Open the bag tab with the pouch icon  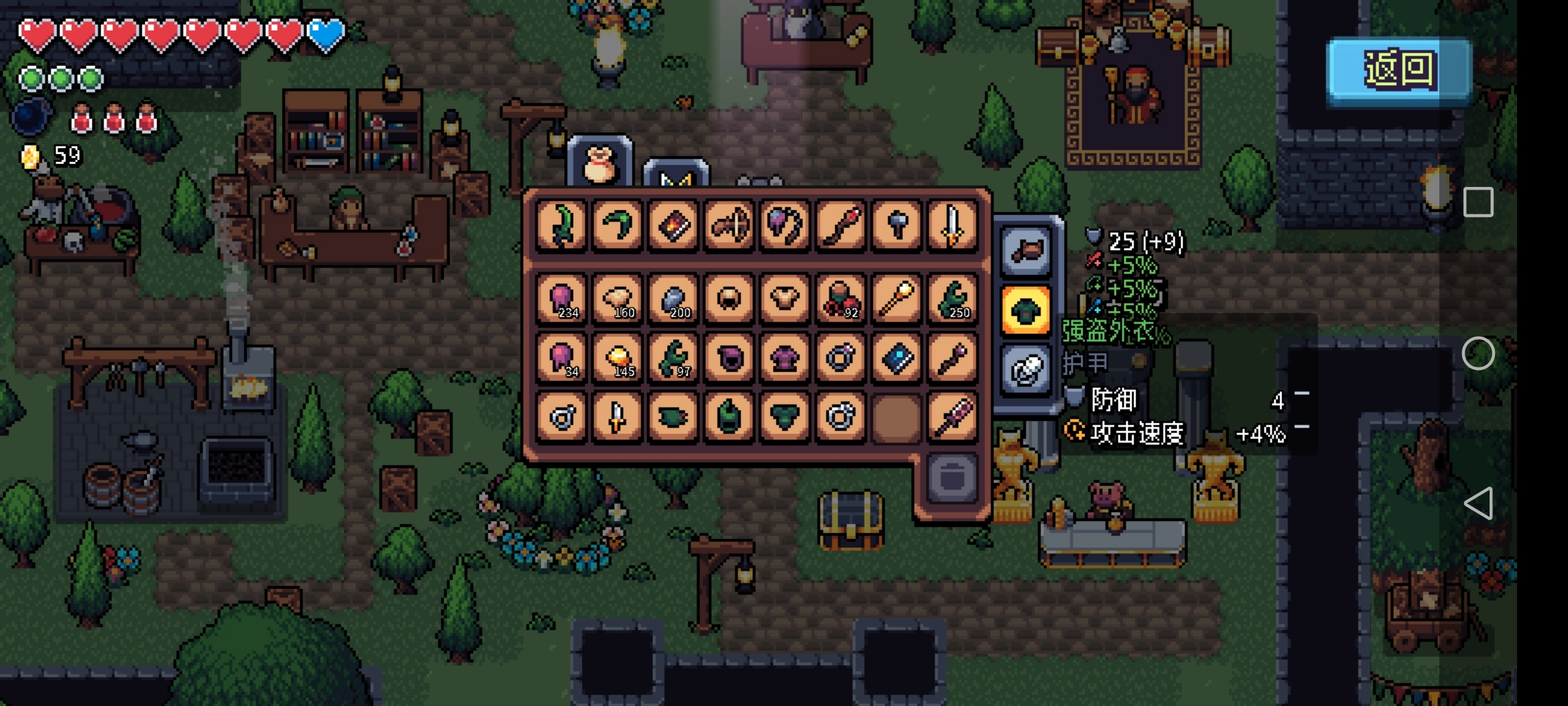(600, 163)
